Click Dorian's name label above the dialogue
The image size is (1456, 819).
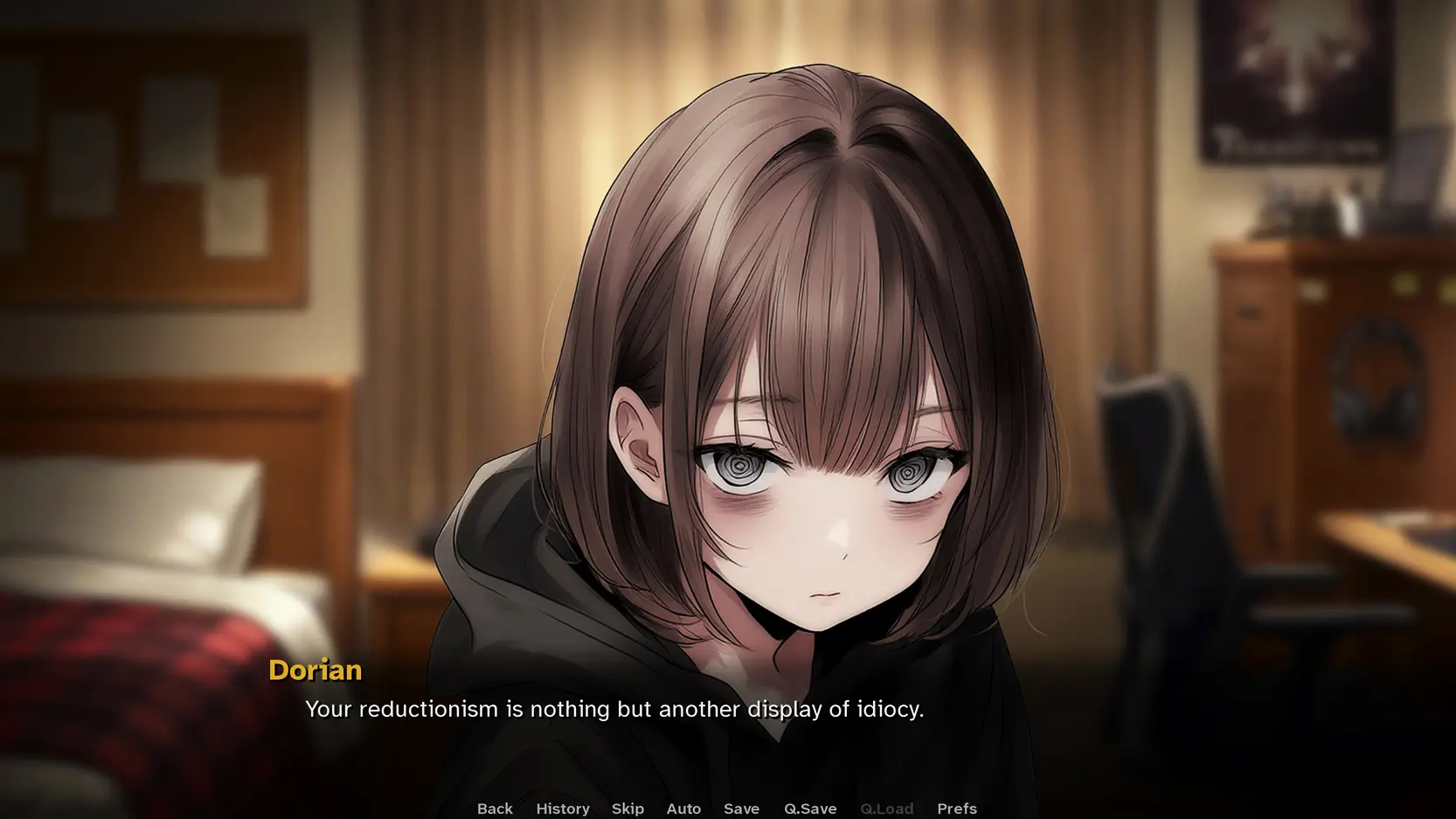(x=315, y=670)
